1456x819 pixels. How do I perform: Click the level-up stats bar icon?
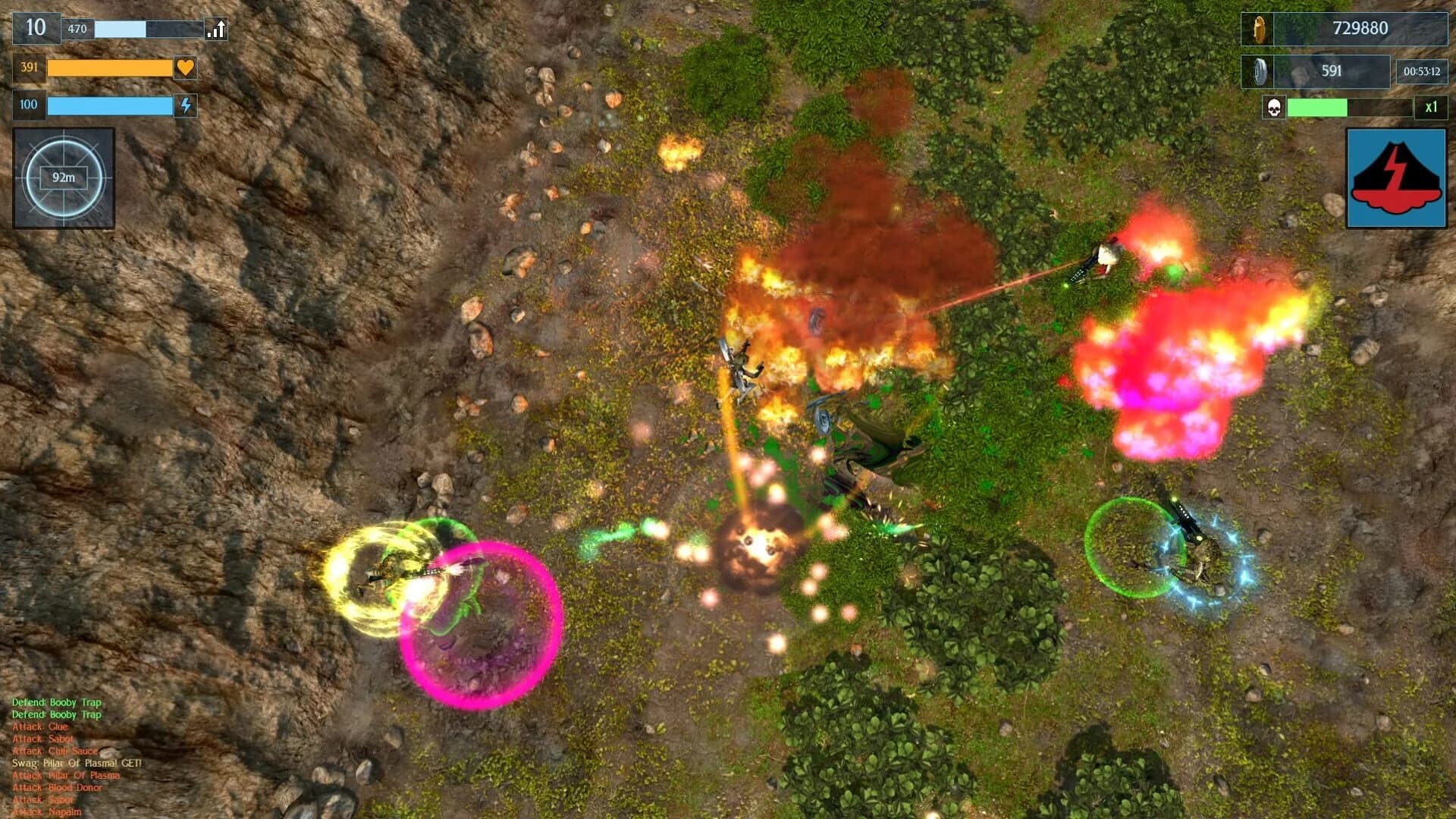pos(216,28)
